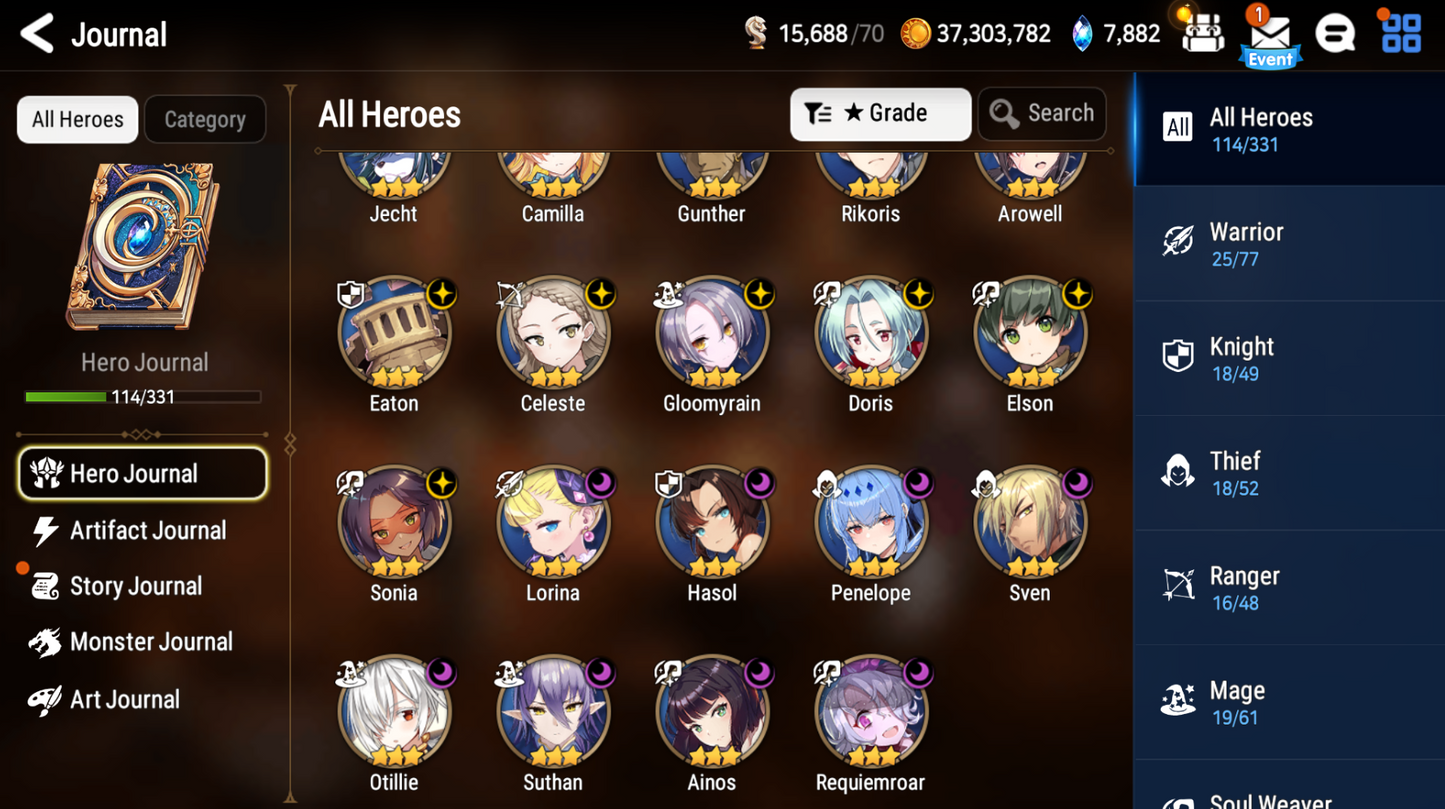Open the Warrior class filter

1288,243
